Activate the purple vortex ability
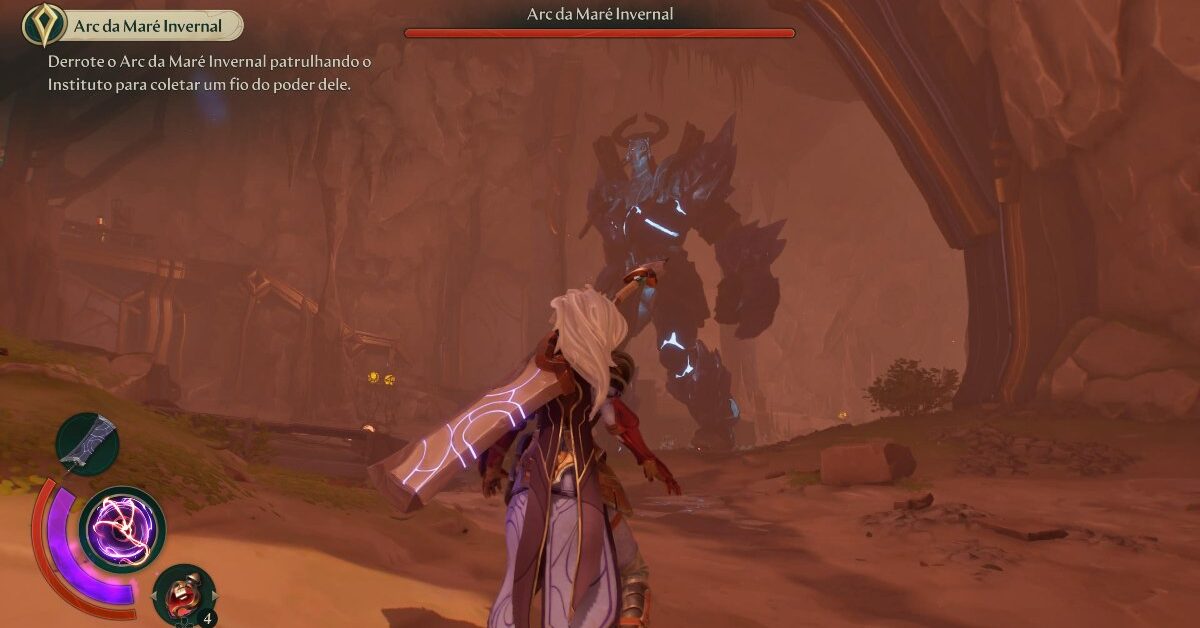Screen dimensions: 1200x628 [x=121, y=529]
